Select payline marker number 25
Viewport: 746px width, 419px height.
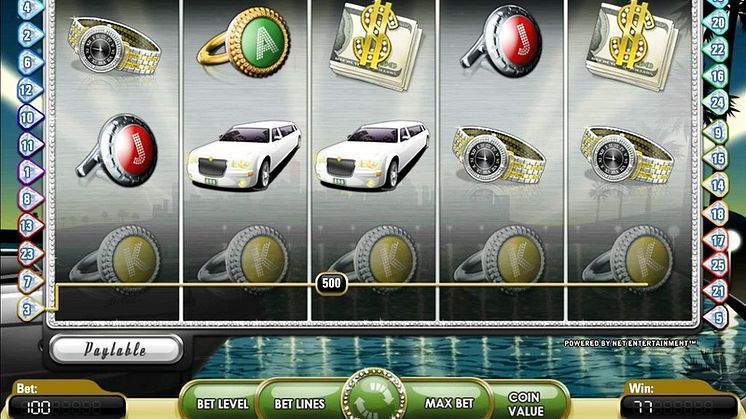coord(717,264)
